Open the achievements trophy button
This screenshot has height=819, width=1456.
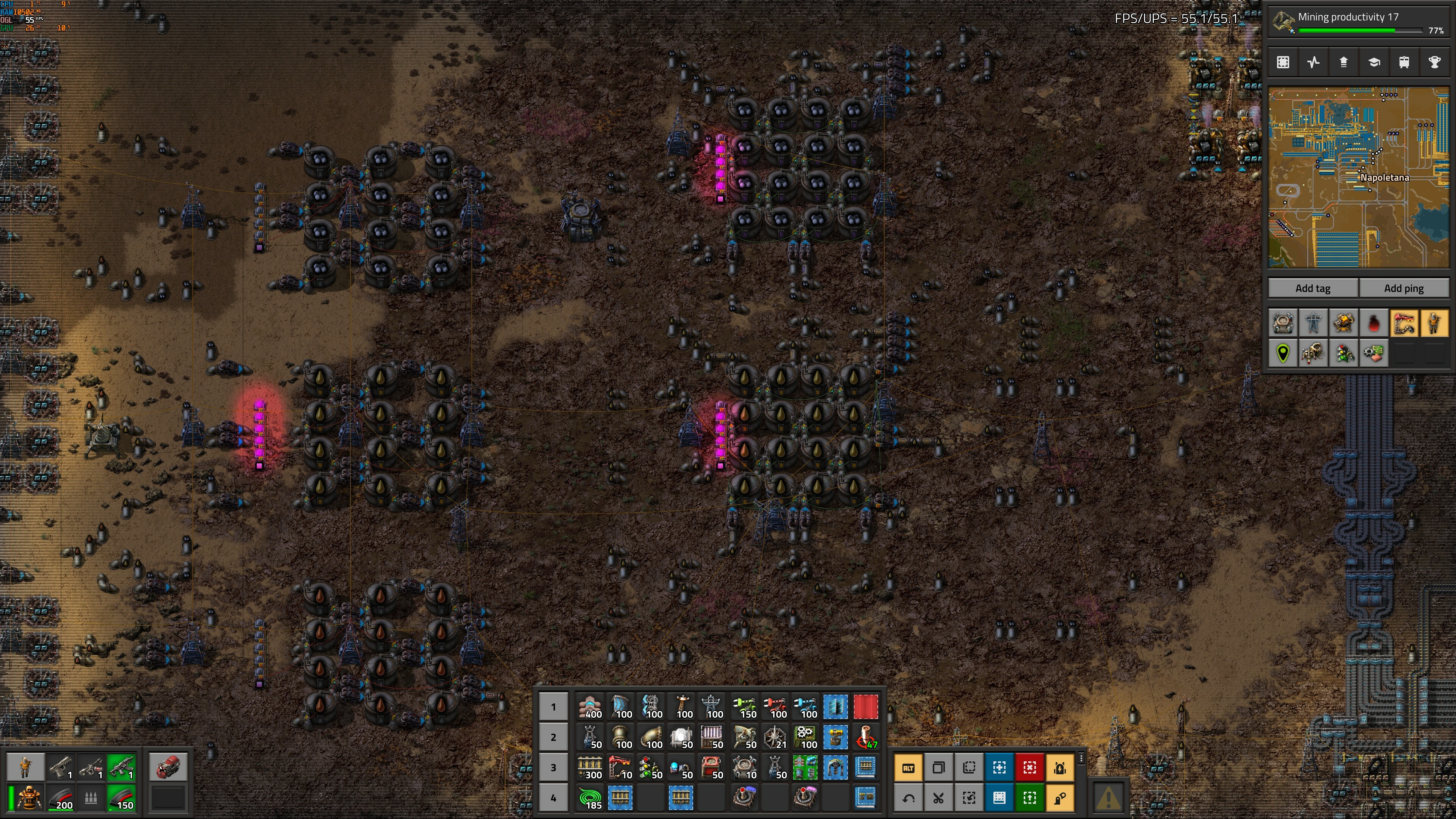[x=1434, y=62]
